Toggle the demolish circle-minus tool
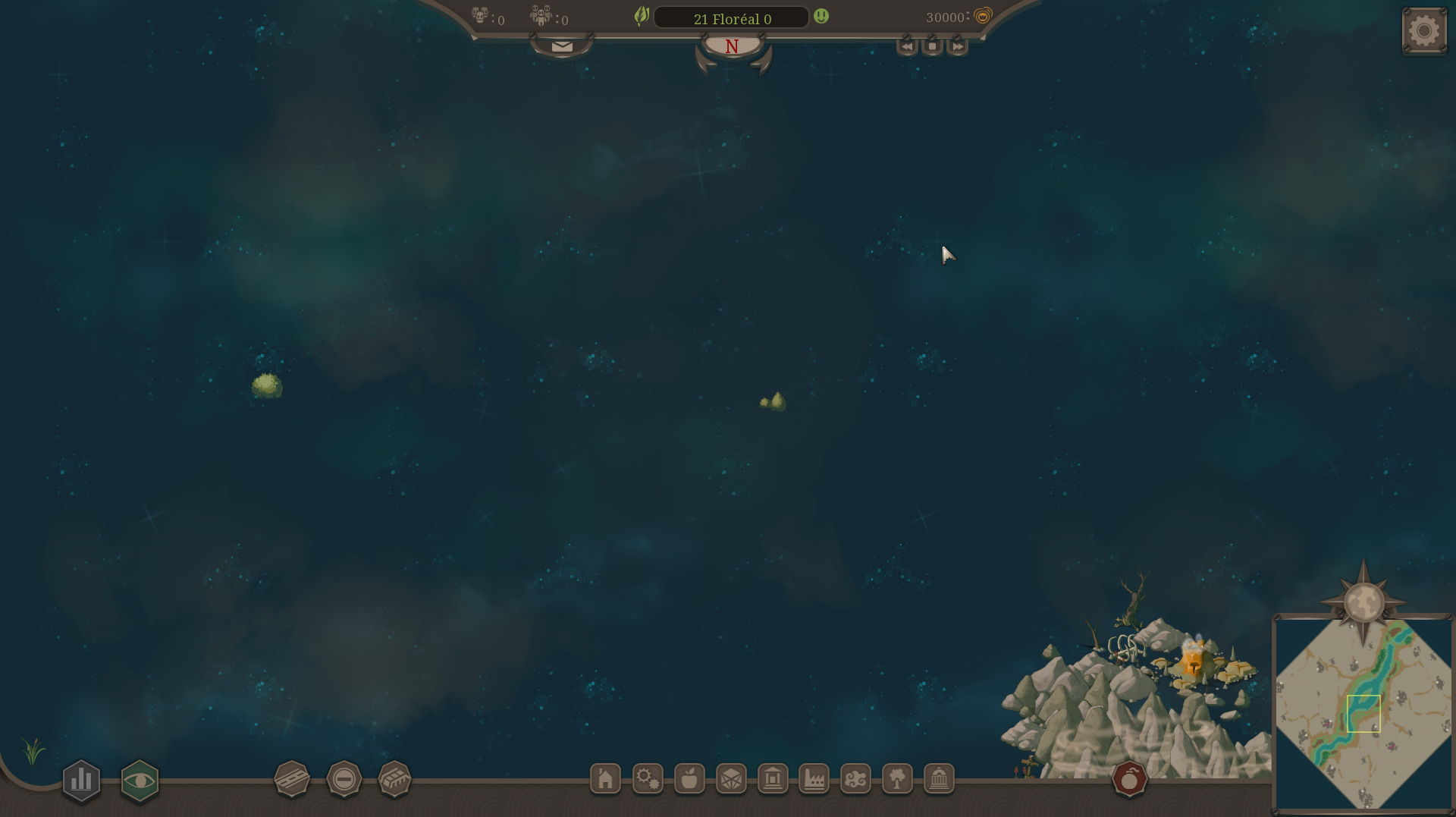Screen dimensions: 1456x817 point(344,778)
